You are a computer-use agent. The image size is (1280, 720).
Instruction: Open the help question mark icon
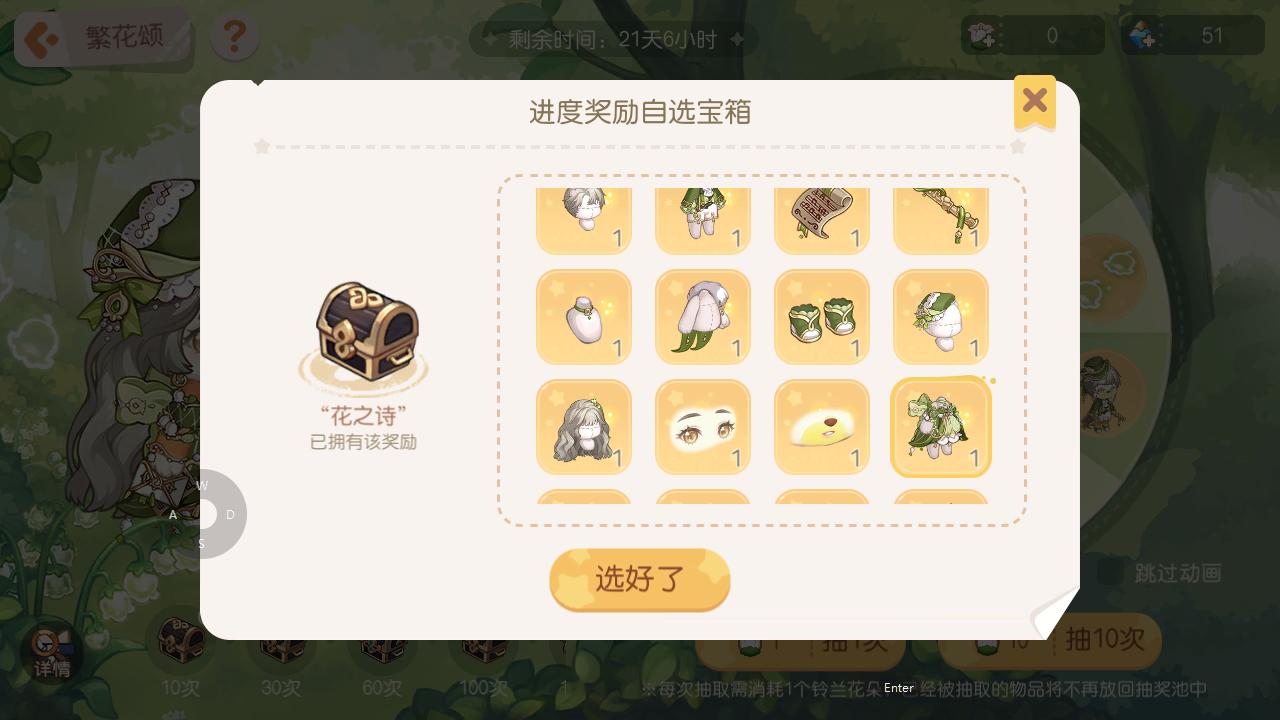pos(234,37)
